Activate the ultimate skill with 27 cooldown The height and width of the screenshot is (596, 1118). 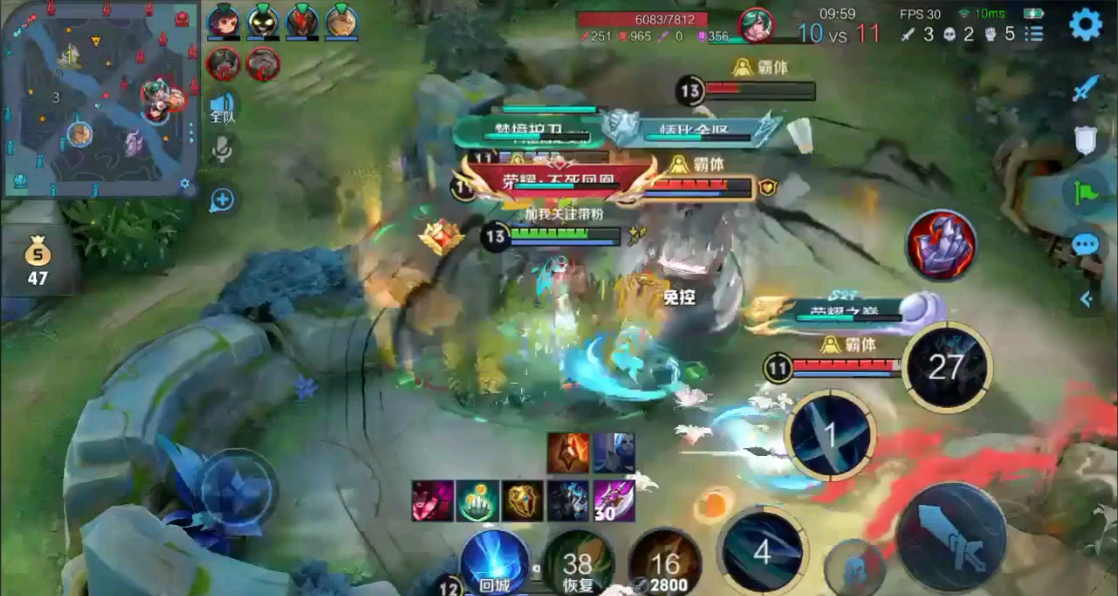point(945,367)
